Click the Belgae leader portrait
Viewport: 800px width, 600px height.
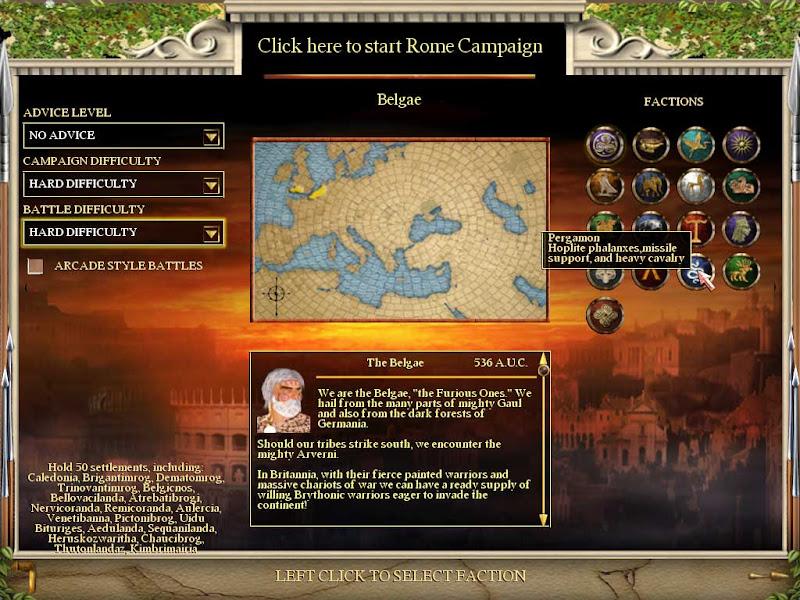pos(283,401)
